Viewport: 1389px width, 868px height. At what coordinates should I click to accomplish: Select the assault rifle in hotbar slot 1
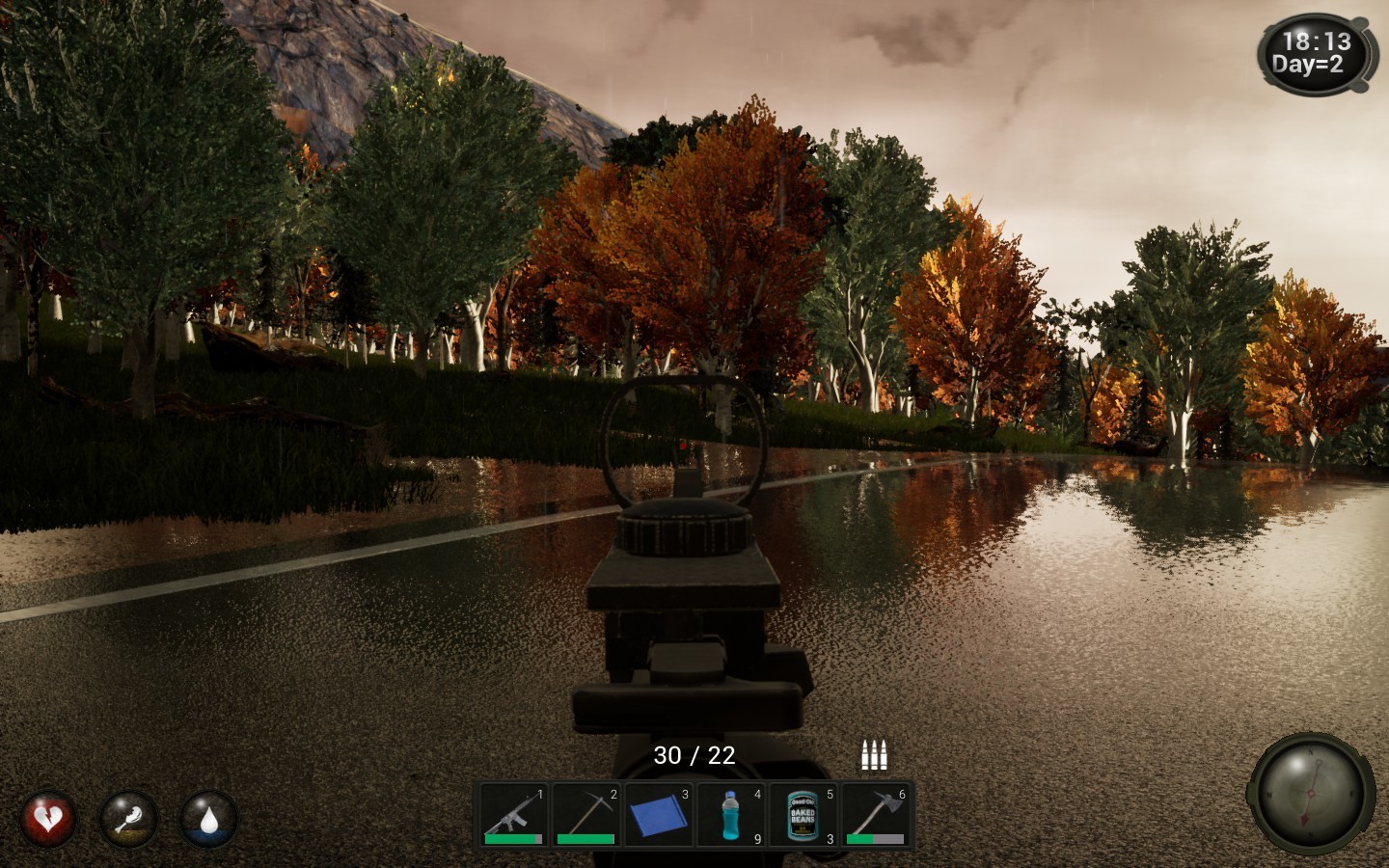point(514,815)
